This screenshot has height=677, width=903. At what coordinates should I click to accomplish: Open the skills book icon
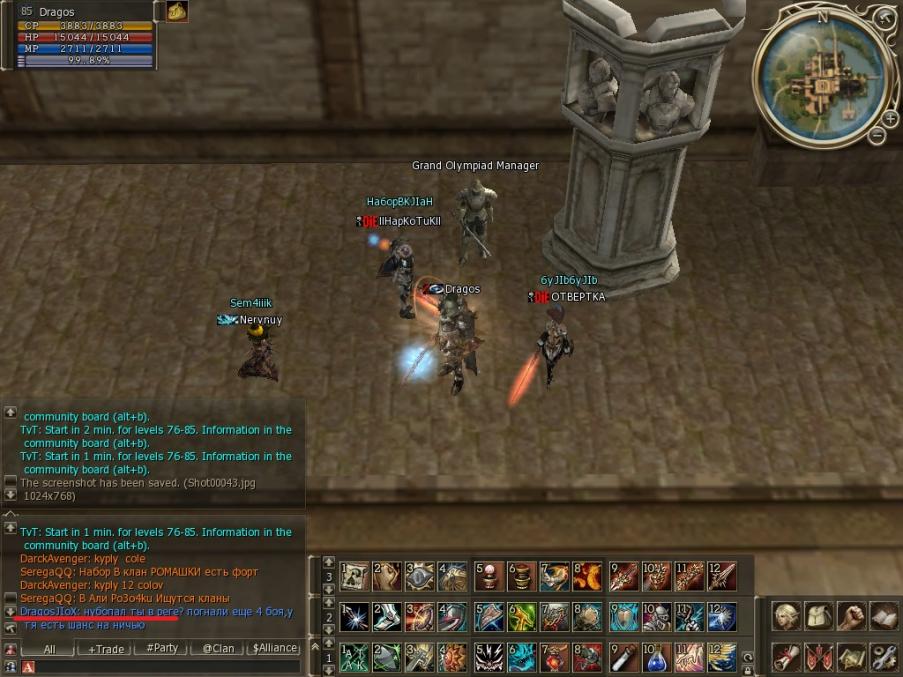[882, 616]
